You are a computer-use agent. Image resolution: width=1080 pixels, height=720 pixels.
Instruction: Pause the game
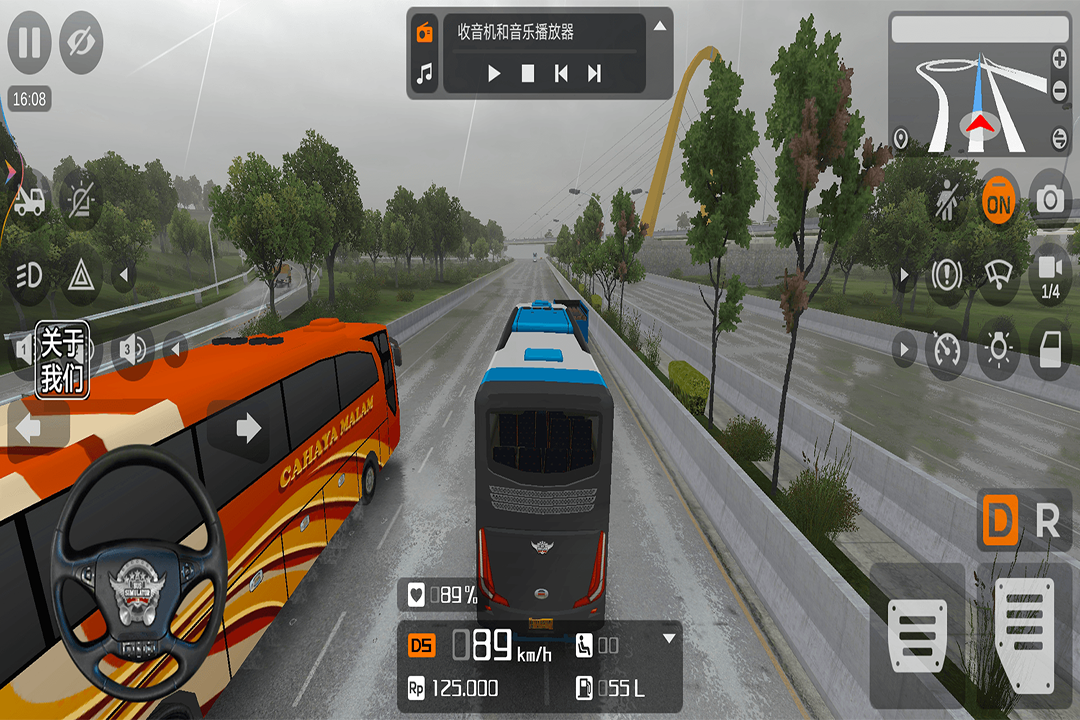click(x=30, y=43)
